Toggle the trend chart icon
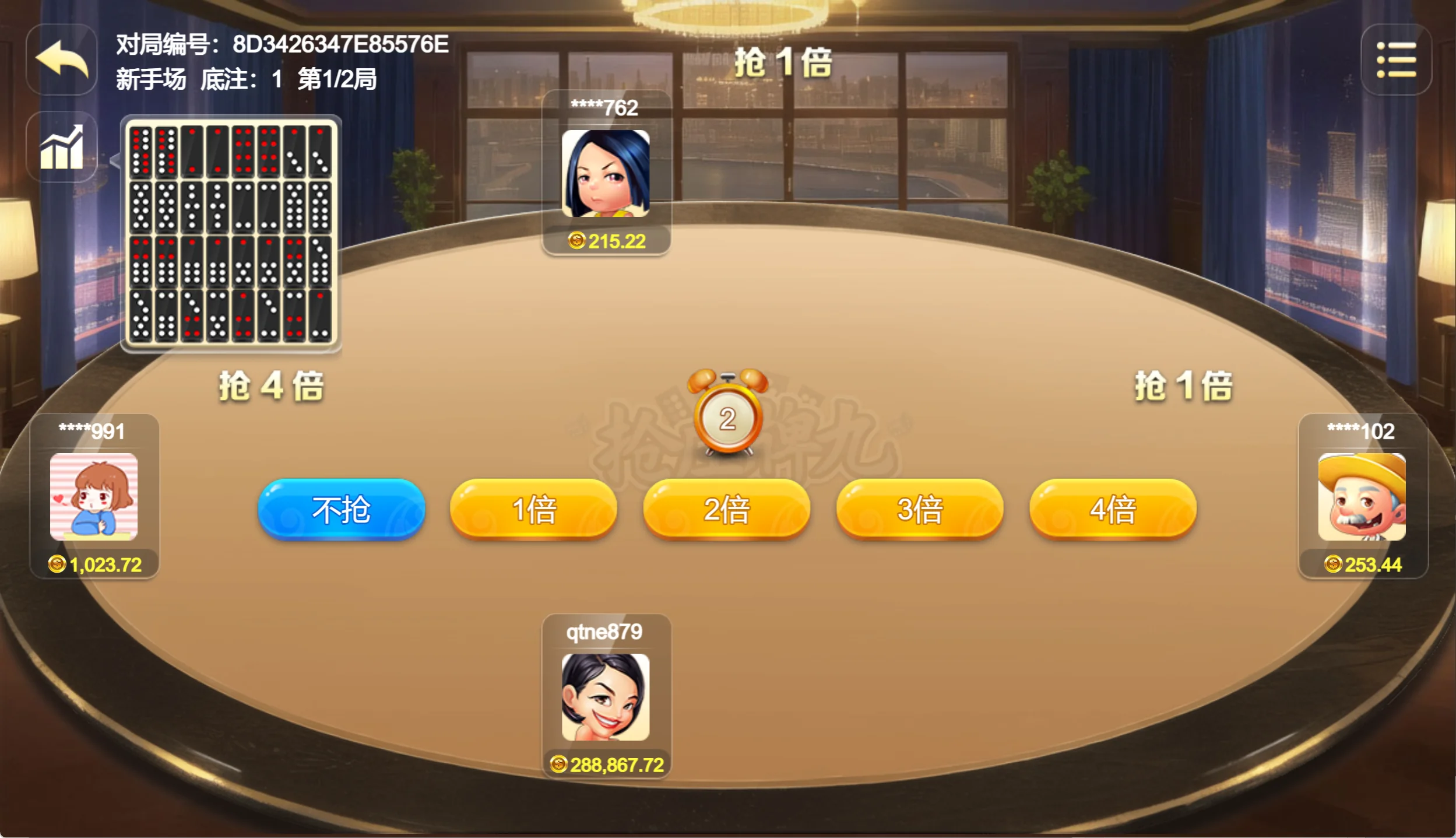 [62, 147]
